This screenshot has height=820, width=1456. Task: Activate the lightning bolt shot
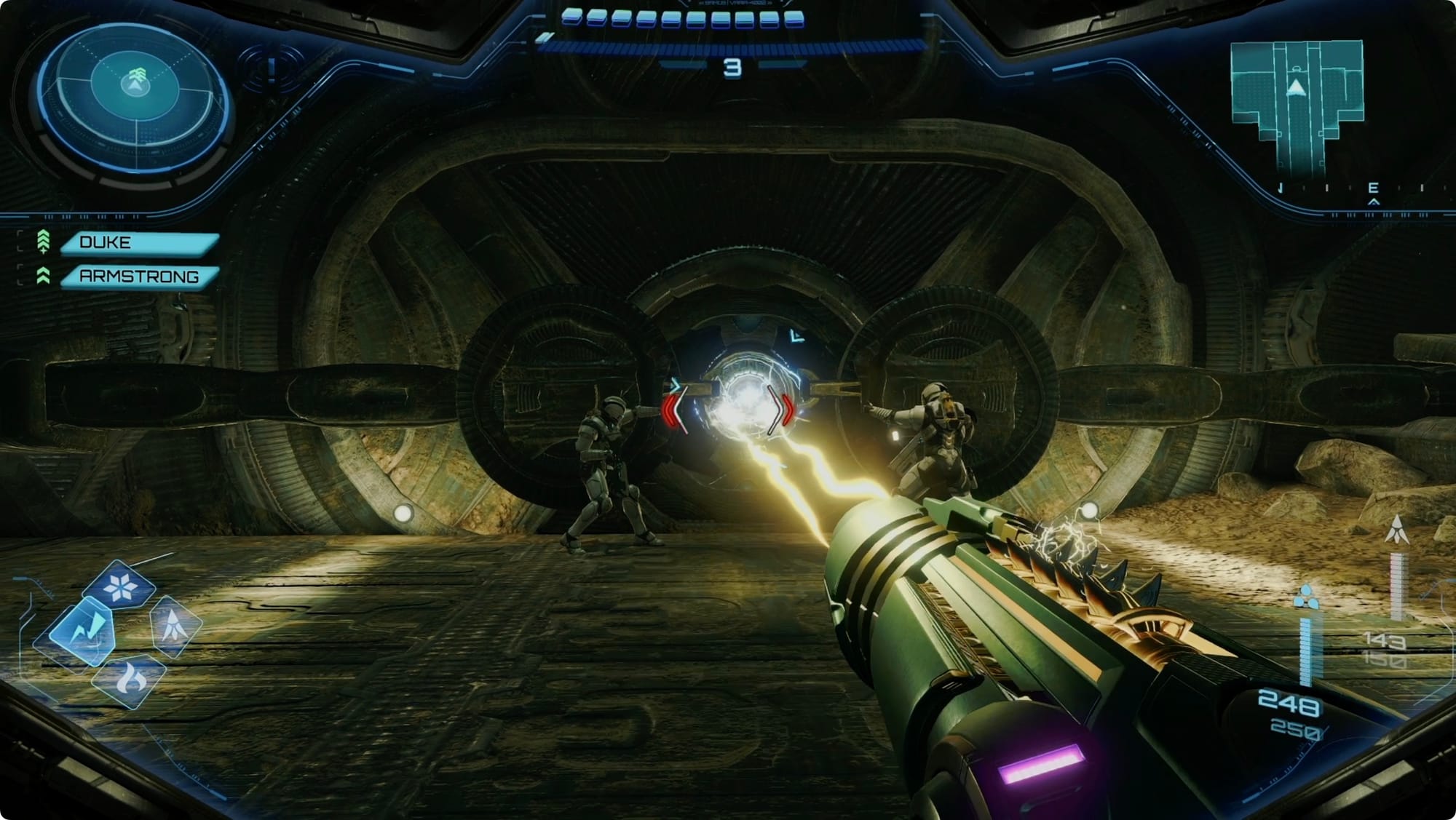(82, 630)
